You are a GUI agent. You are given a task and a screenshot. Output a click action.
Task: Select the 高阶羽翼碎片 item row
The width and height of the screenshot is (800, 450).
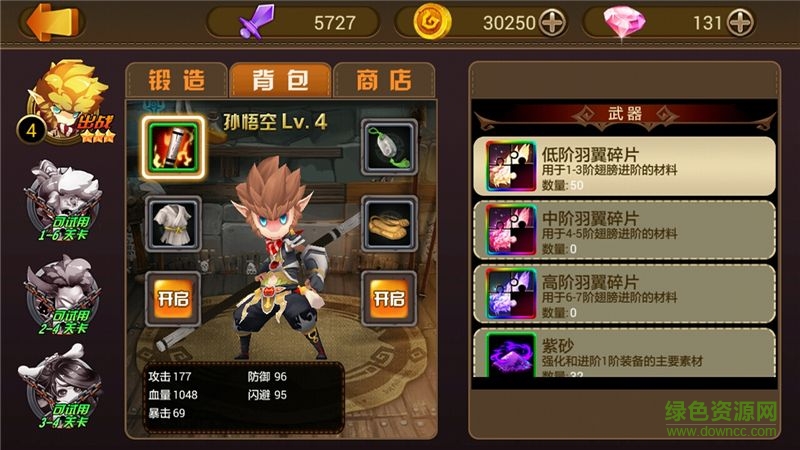pyautogui.click(x=625, y=292)
